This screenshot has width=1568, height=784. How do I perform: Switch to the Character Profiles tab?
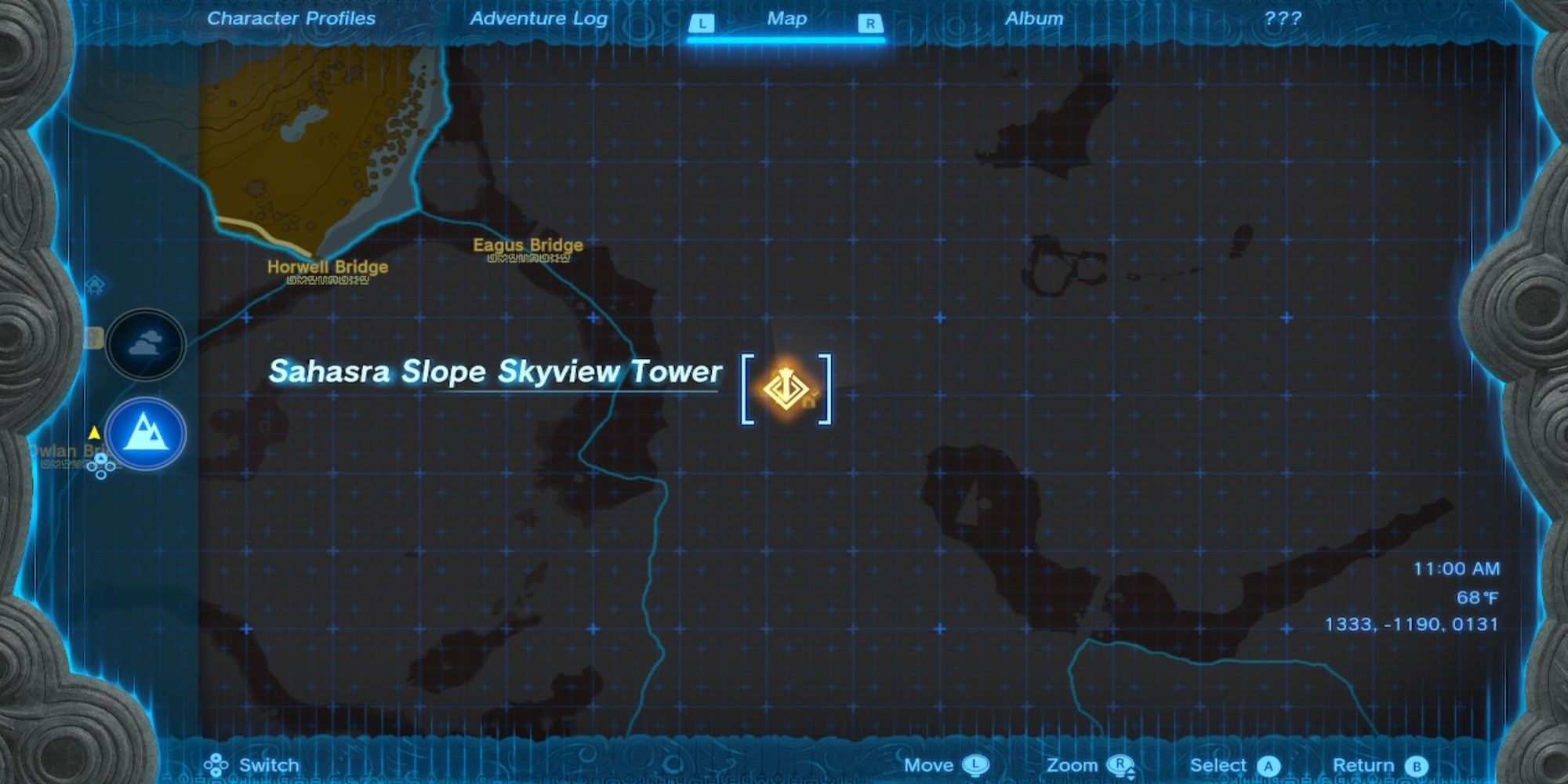click(290, 19)
